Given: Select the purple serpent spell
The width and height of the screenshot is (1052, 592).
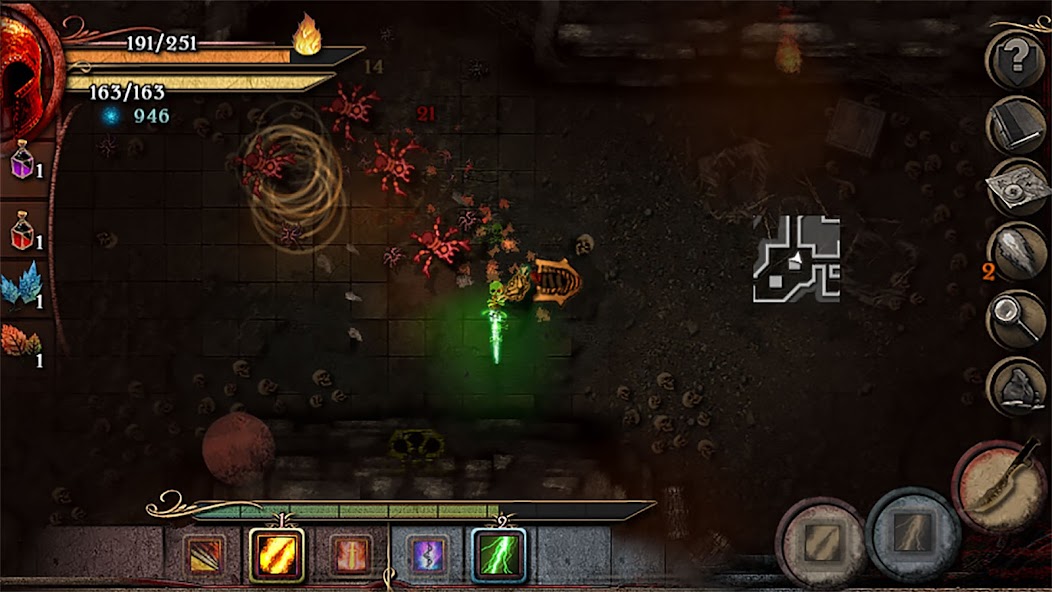Looking at the screenshot, I should (427, 555).
